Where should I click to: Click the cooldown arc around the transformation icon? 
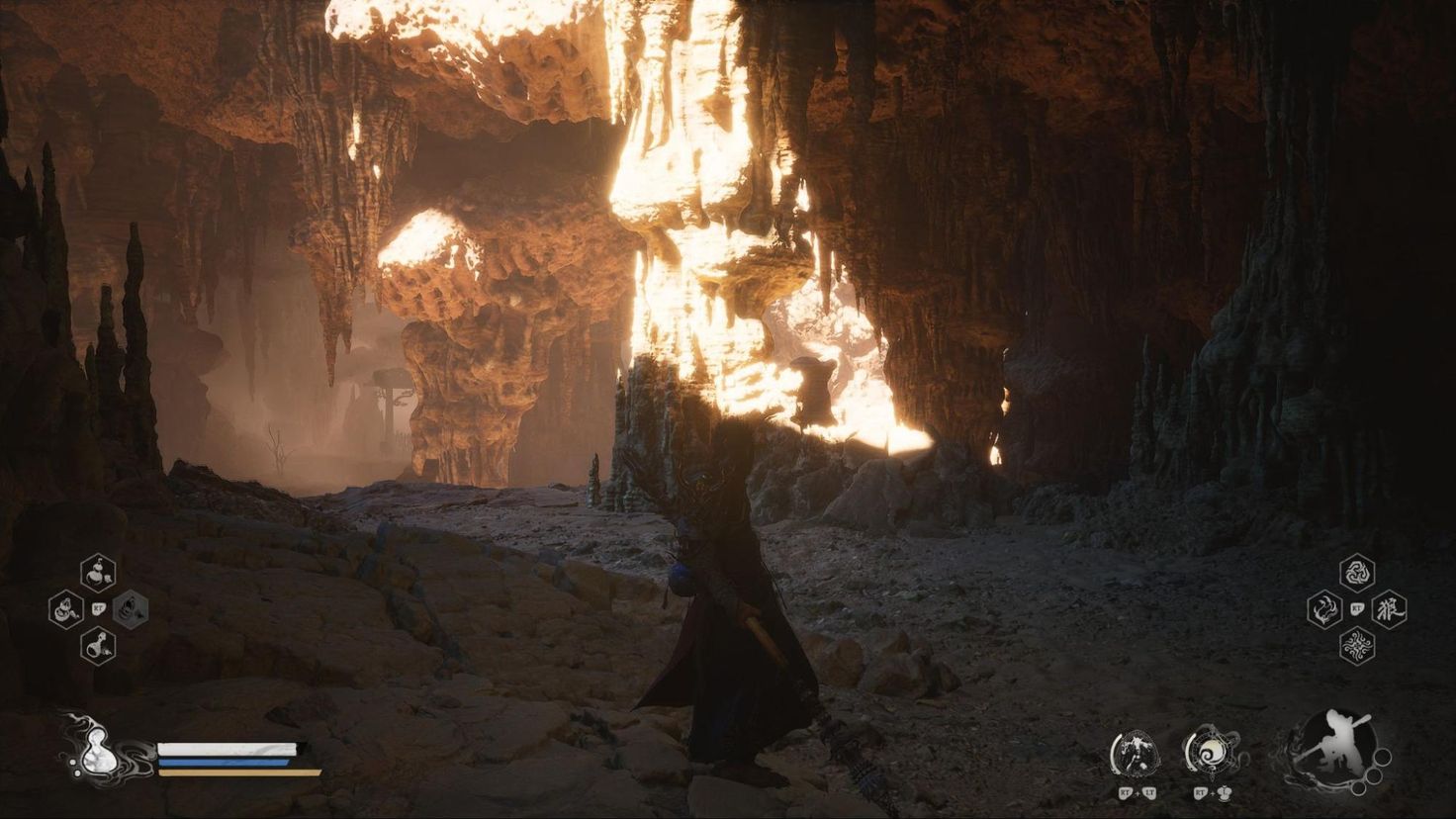pos(1115,750)
